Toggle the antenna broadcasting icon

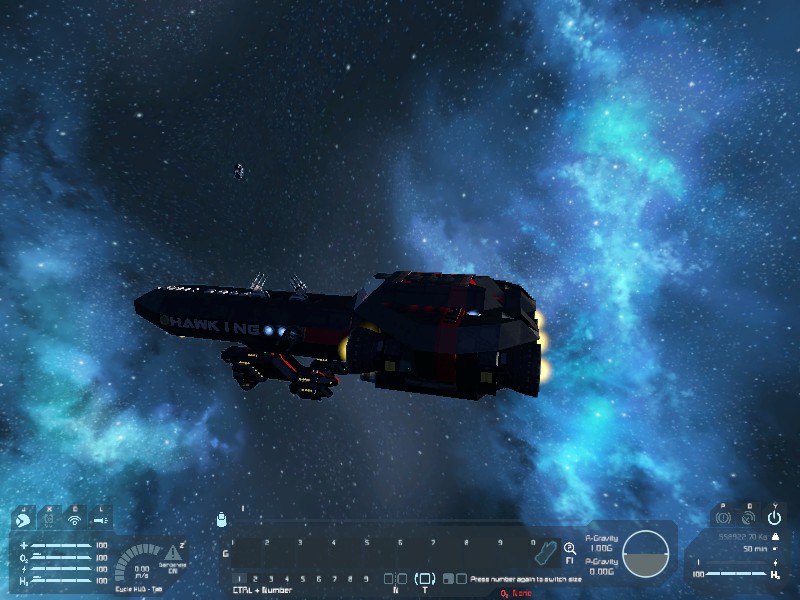(74, 519)
